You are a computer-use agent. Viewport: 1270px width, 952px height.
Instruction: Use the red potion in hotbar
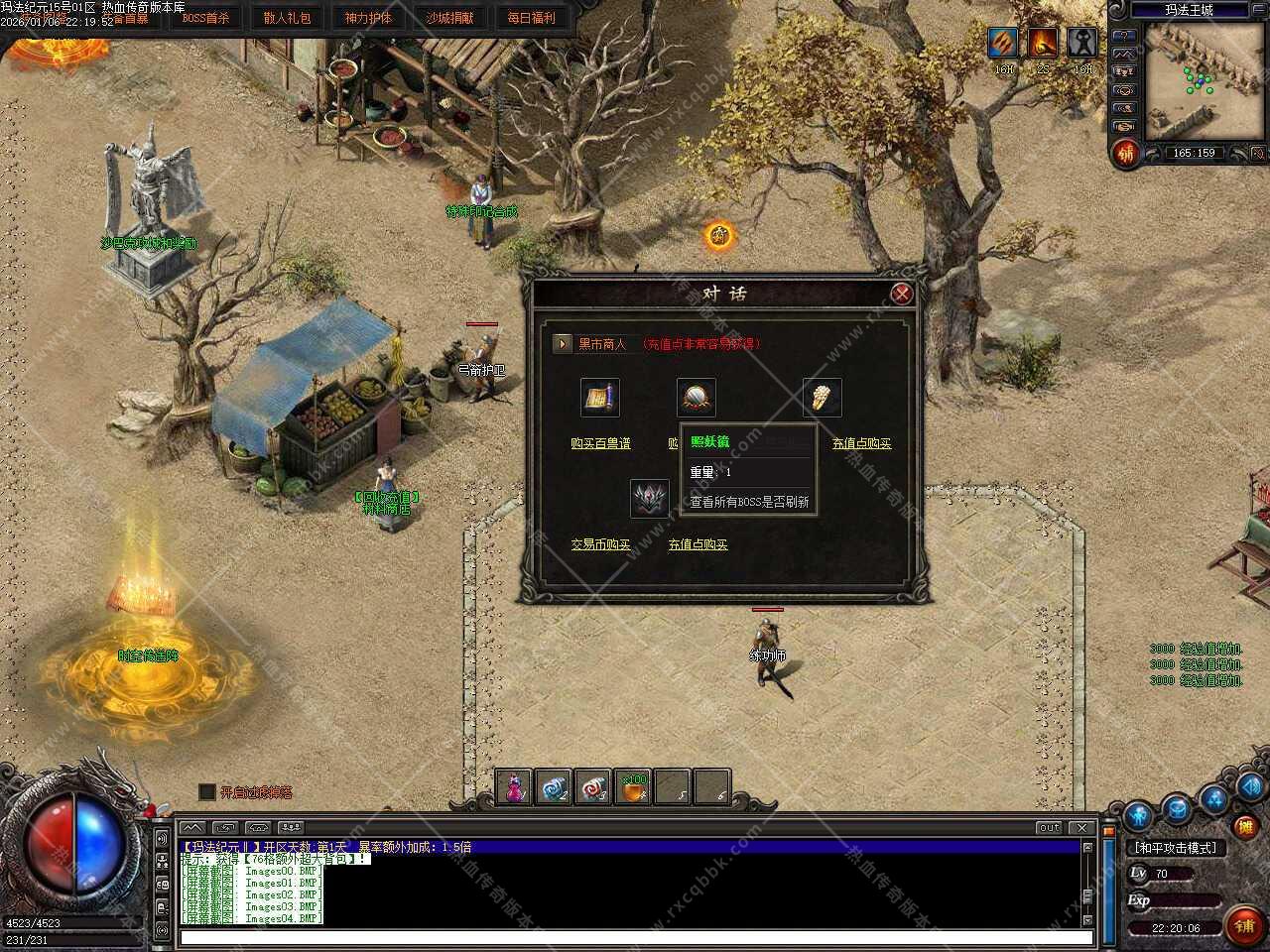tap(514, 788)
